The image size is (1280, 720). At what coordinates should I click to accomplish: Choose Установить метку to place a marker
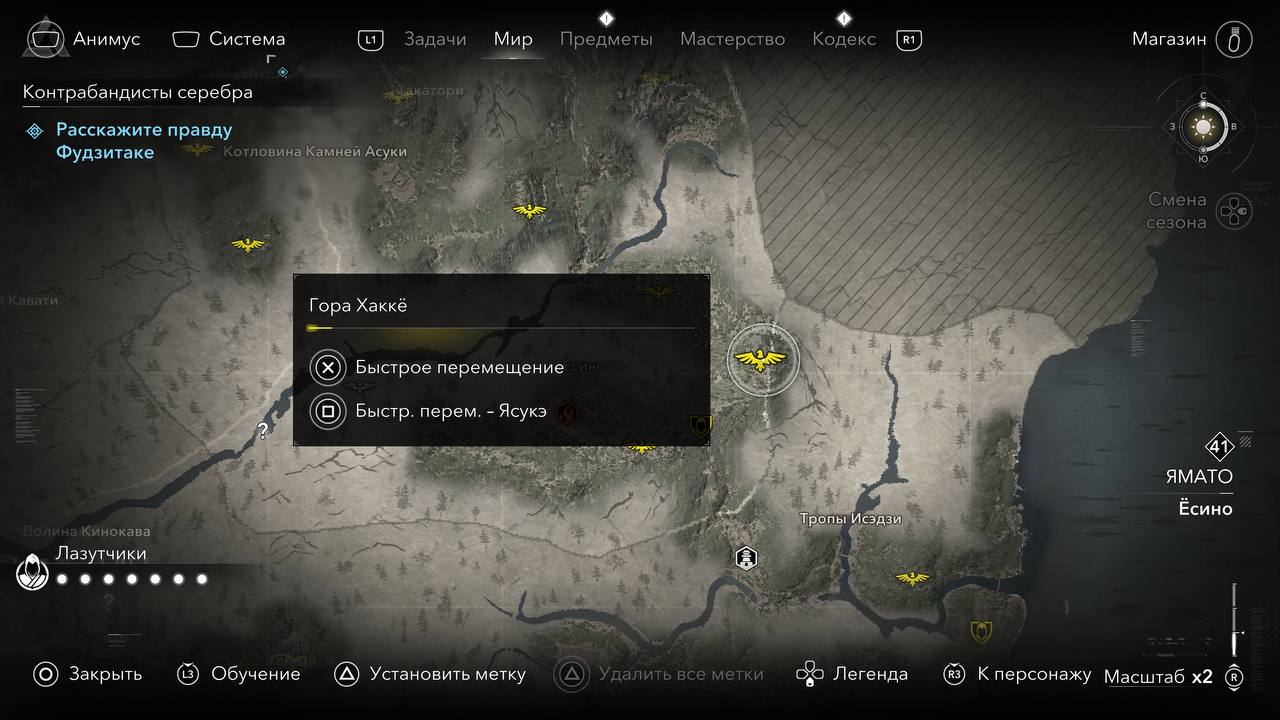(x=430, y=674)
